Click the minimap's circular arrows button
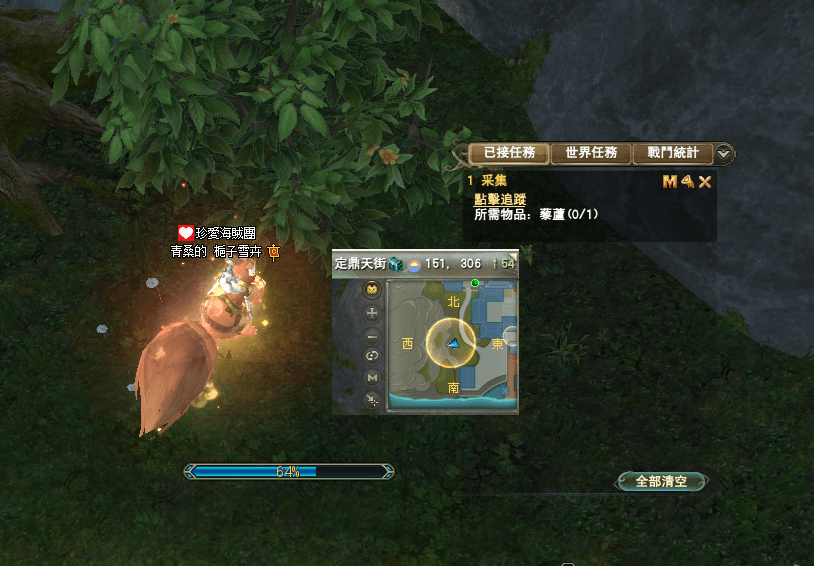 pos(372,356)
